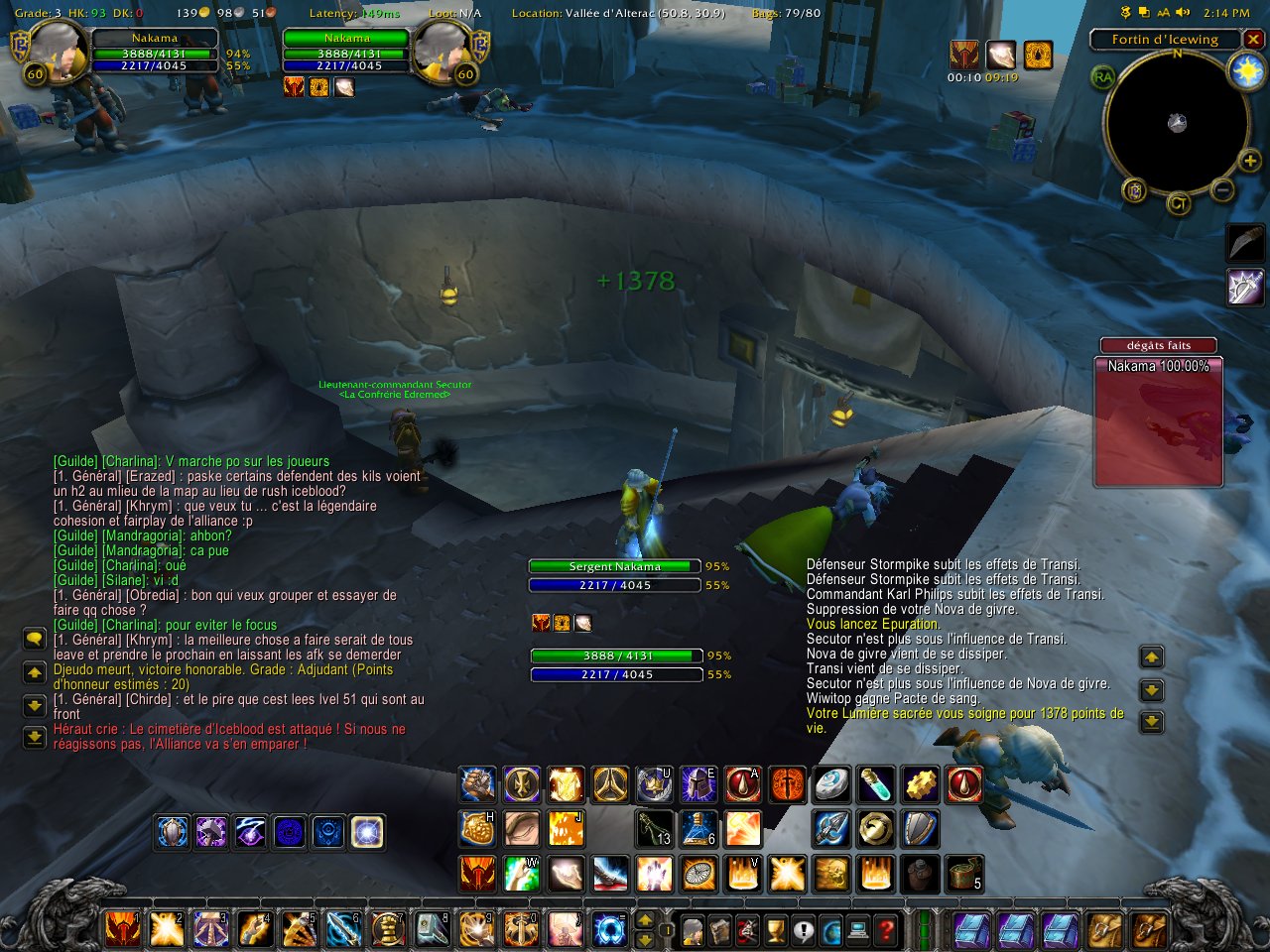Zoom out on the minimap
The width and height of the screenshot is (1270, 952).
point(1223,189)
